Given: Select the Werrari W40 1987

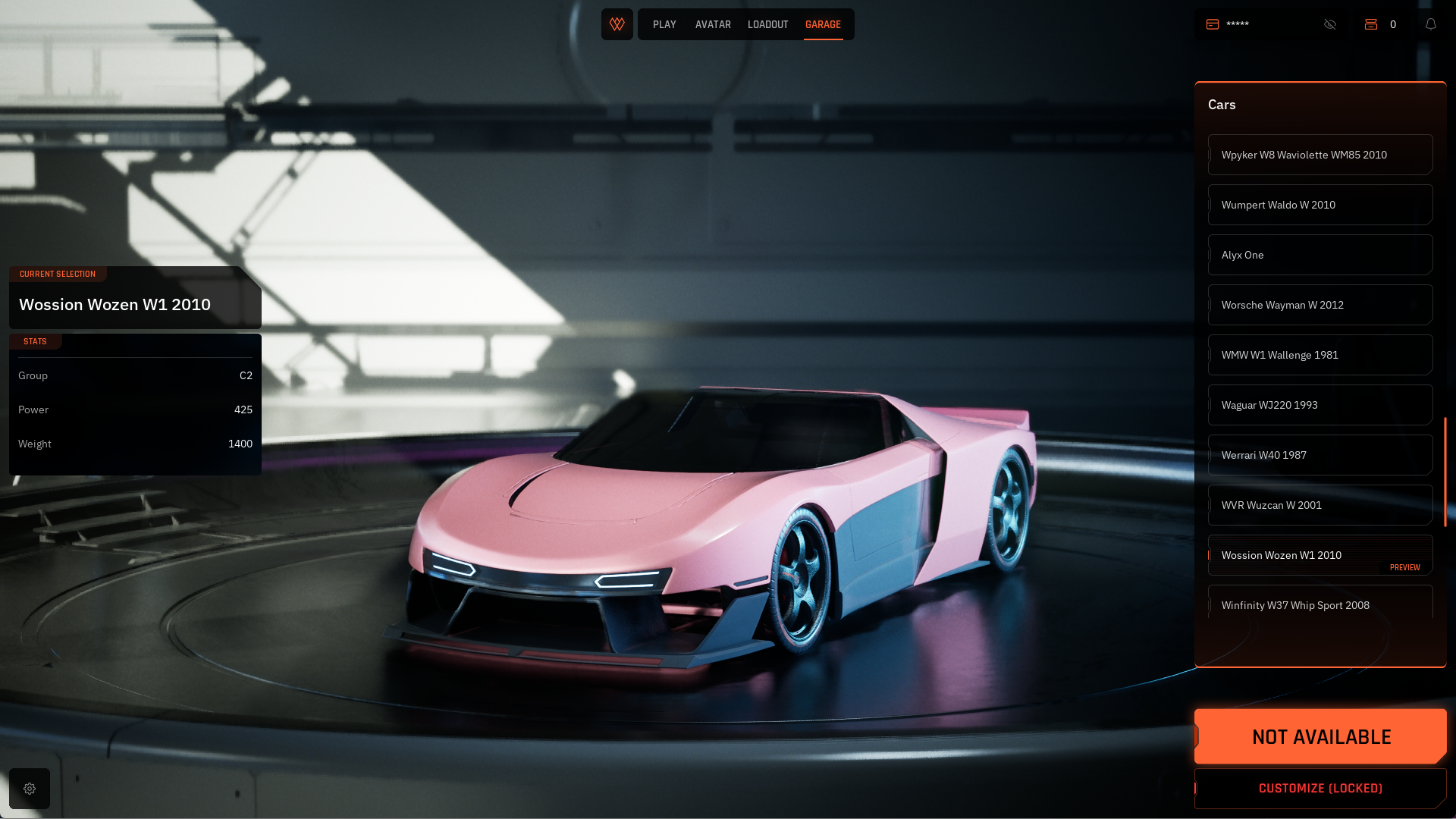Looking at the screenshot, I should click(x=1319, y=455).
